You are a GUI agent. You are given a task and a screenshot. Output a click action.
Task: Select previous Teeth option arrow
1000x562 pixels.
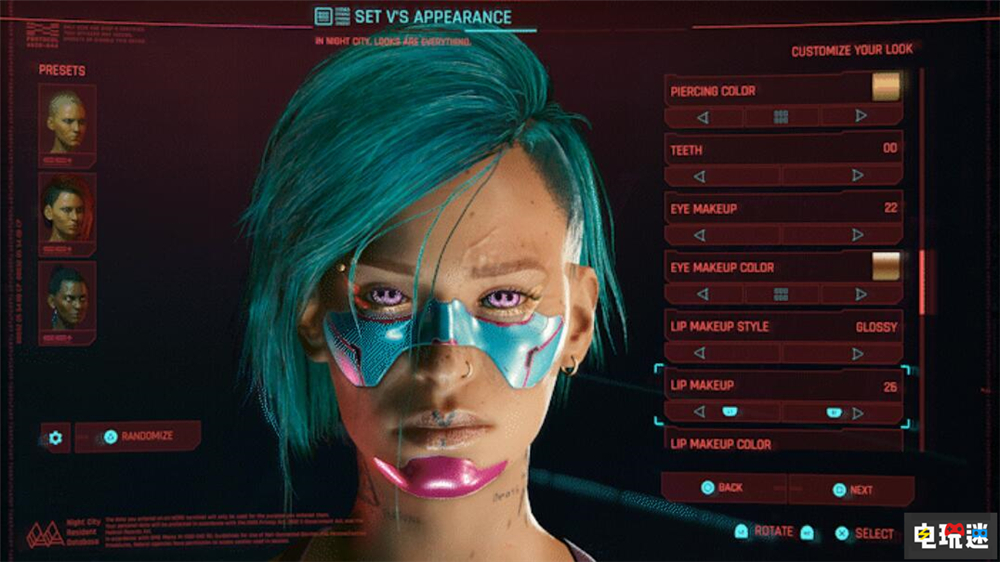[x=701, y=176]
